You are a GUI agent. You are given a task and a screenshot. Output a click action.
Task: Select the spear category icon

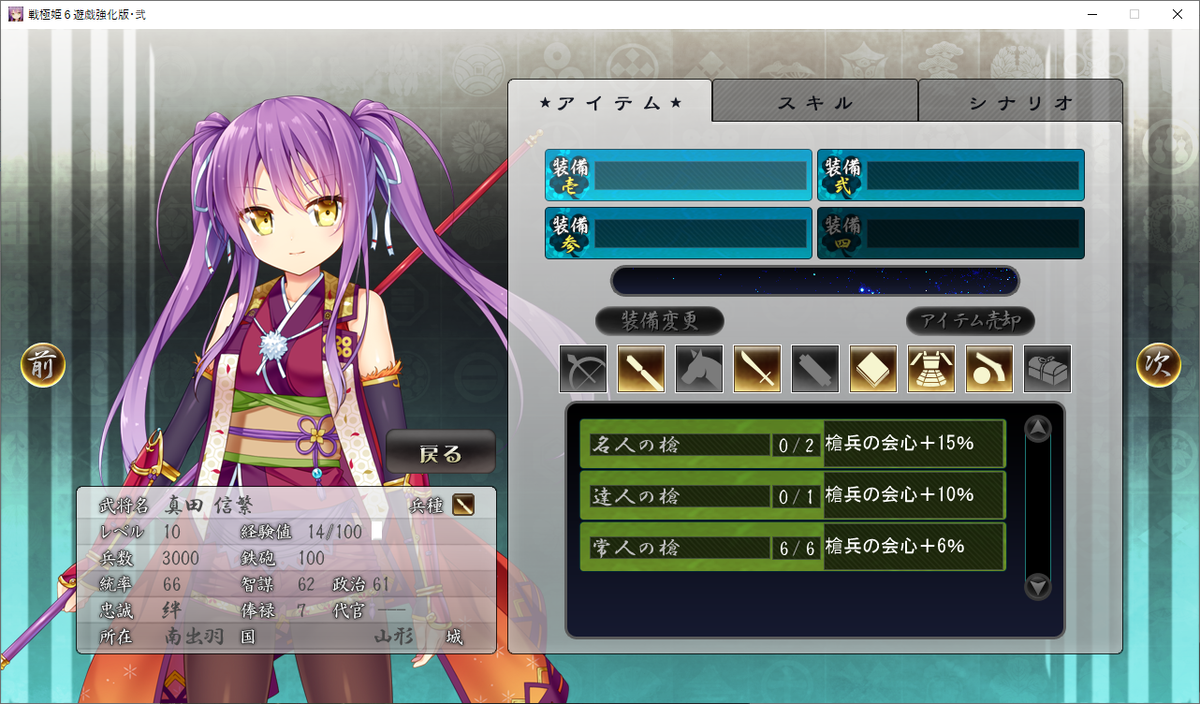[642, 369]
